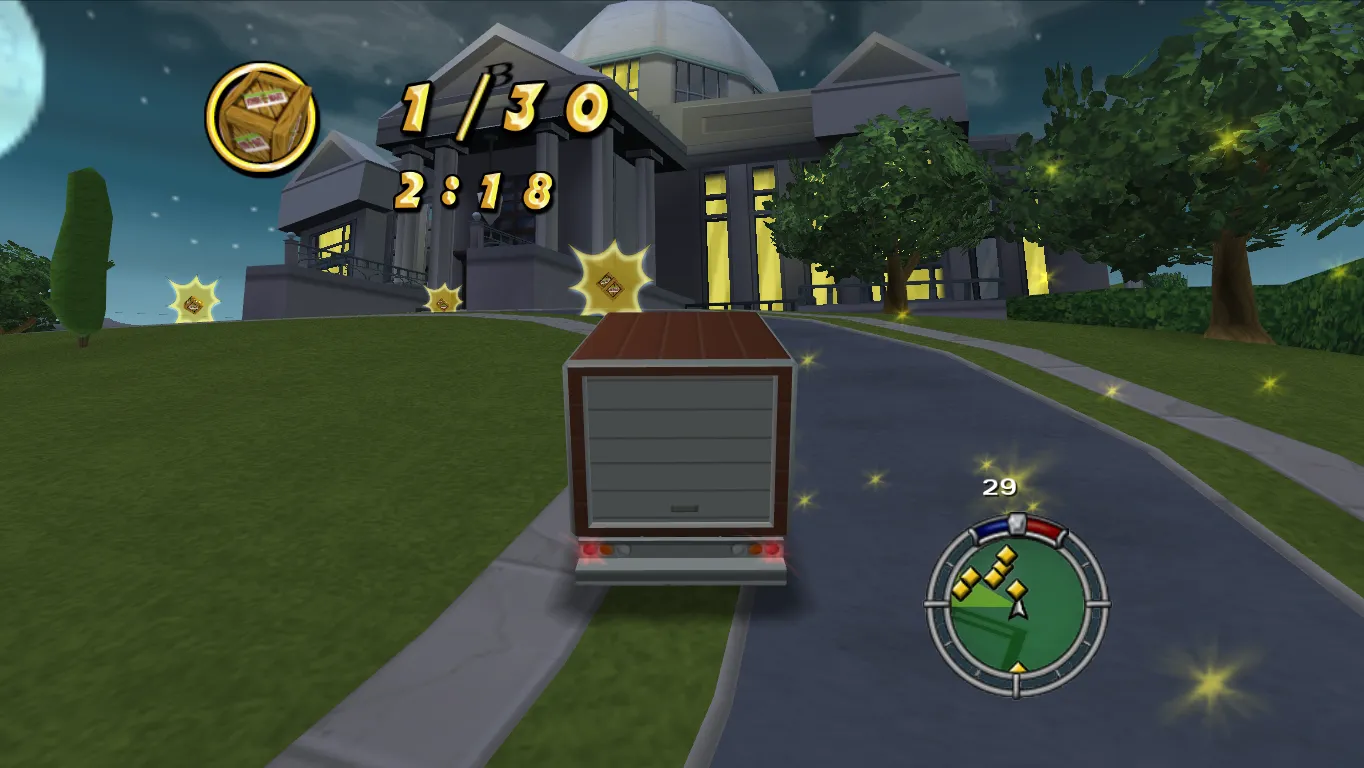Click the left brake light of the truck

(x=589, y=549)
